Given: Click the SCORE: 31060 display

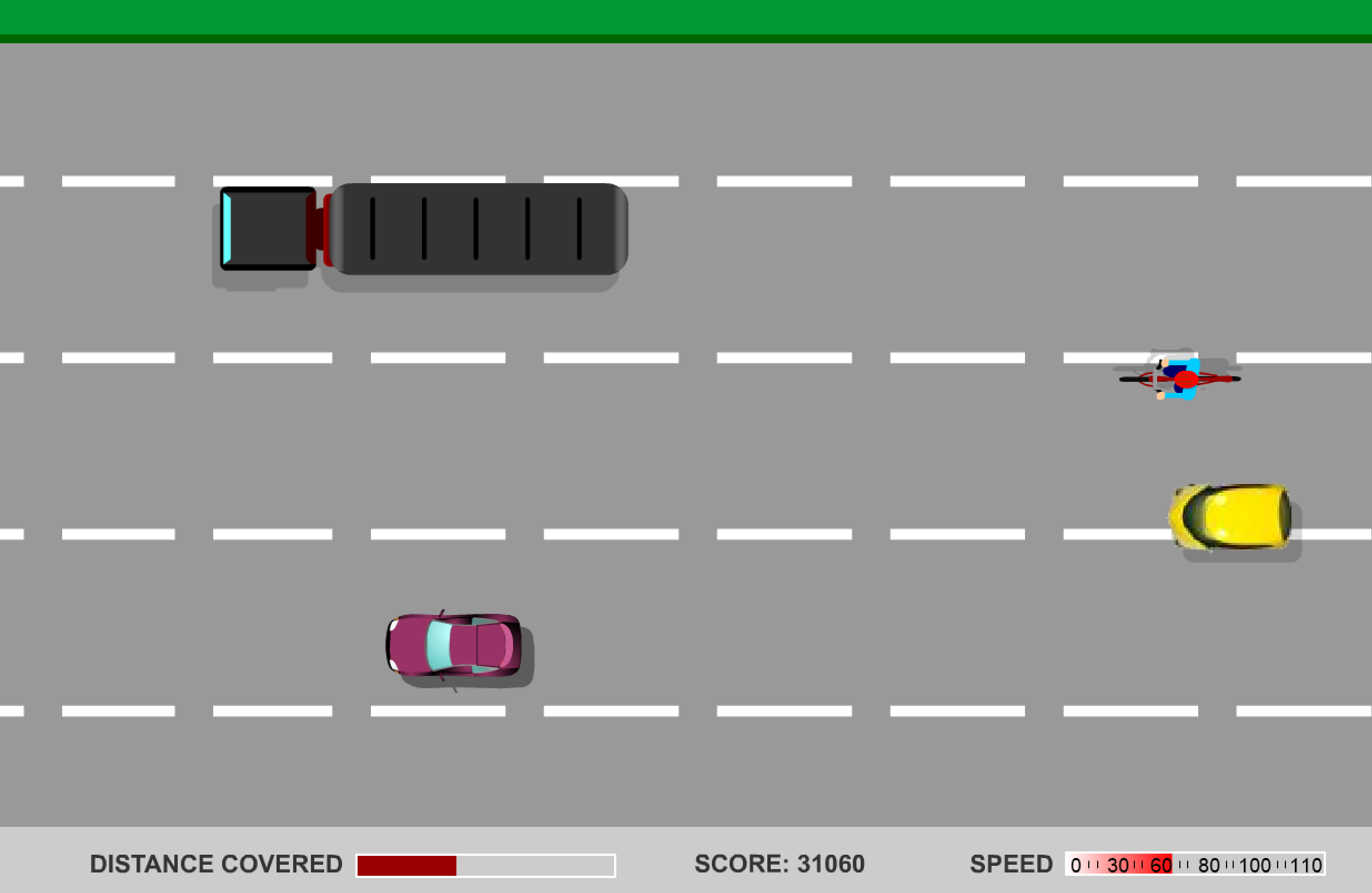Looking at the screenshot, I should (x=780, y=862).
